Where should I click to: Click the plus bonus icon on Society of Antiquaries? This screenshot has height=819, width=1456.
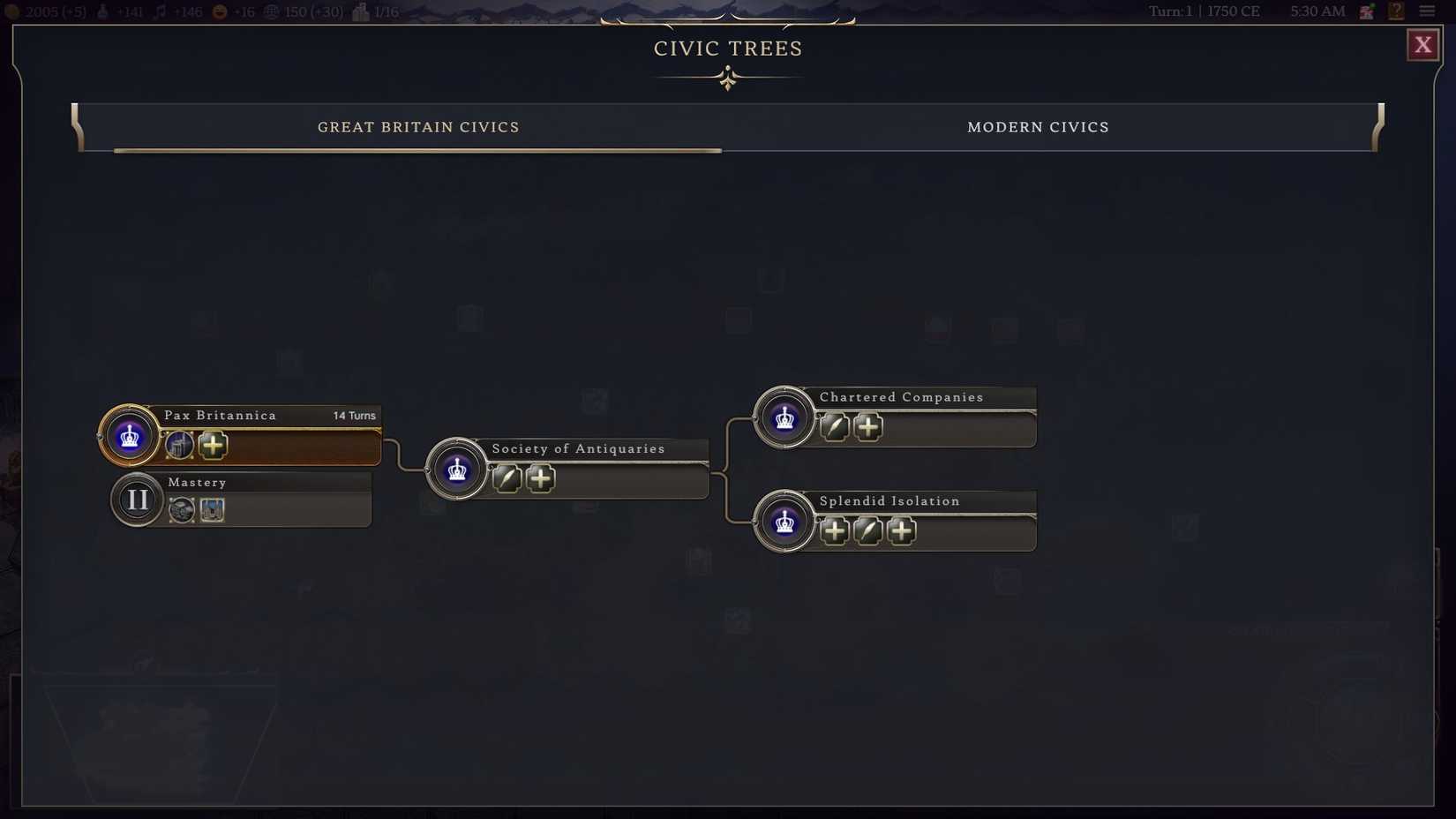(x=541, y=478)
